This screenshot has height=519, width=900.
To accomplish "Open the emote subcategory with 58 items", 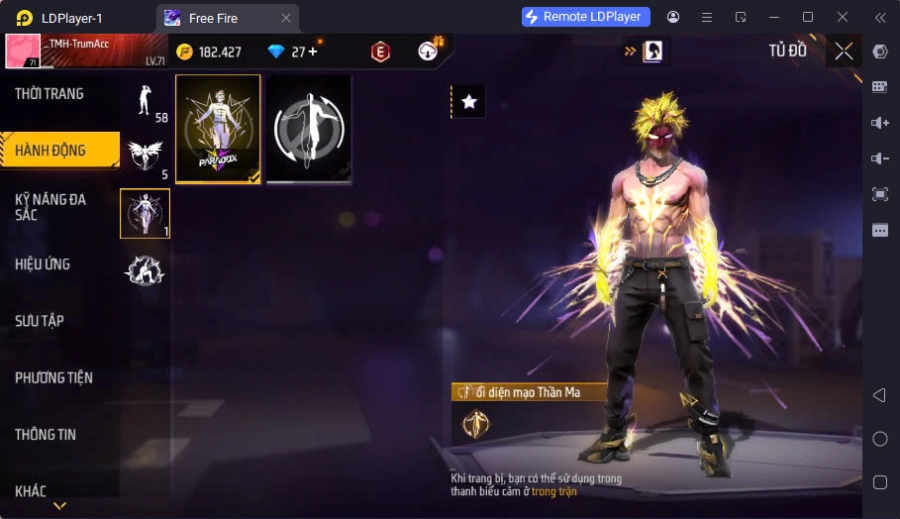I will pos(146,100).
